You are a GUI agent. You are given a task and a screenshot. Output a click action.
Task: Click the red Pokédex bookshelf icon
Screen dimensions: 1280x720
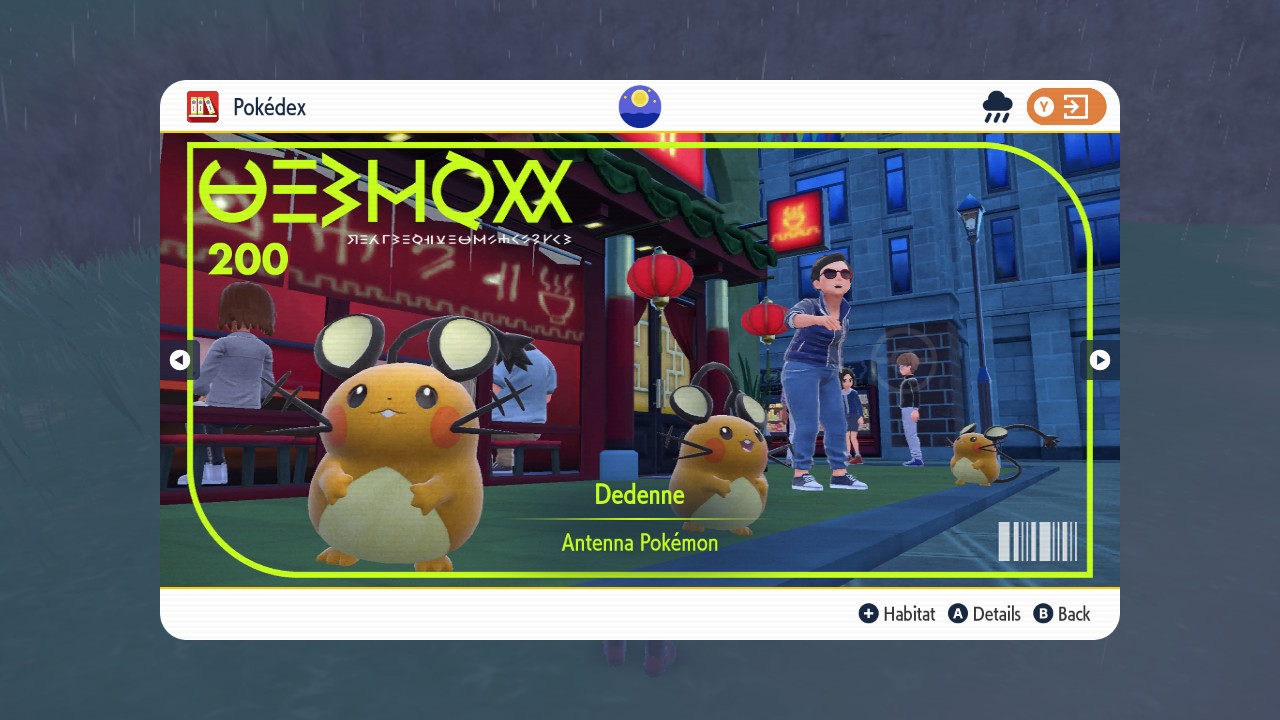point(201,106)
